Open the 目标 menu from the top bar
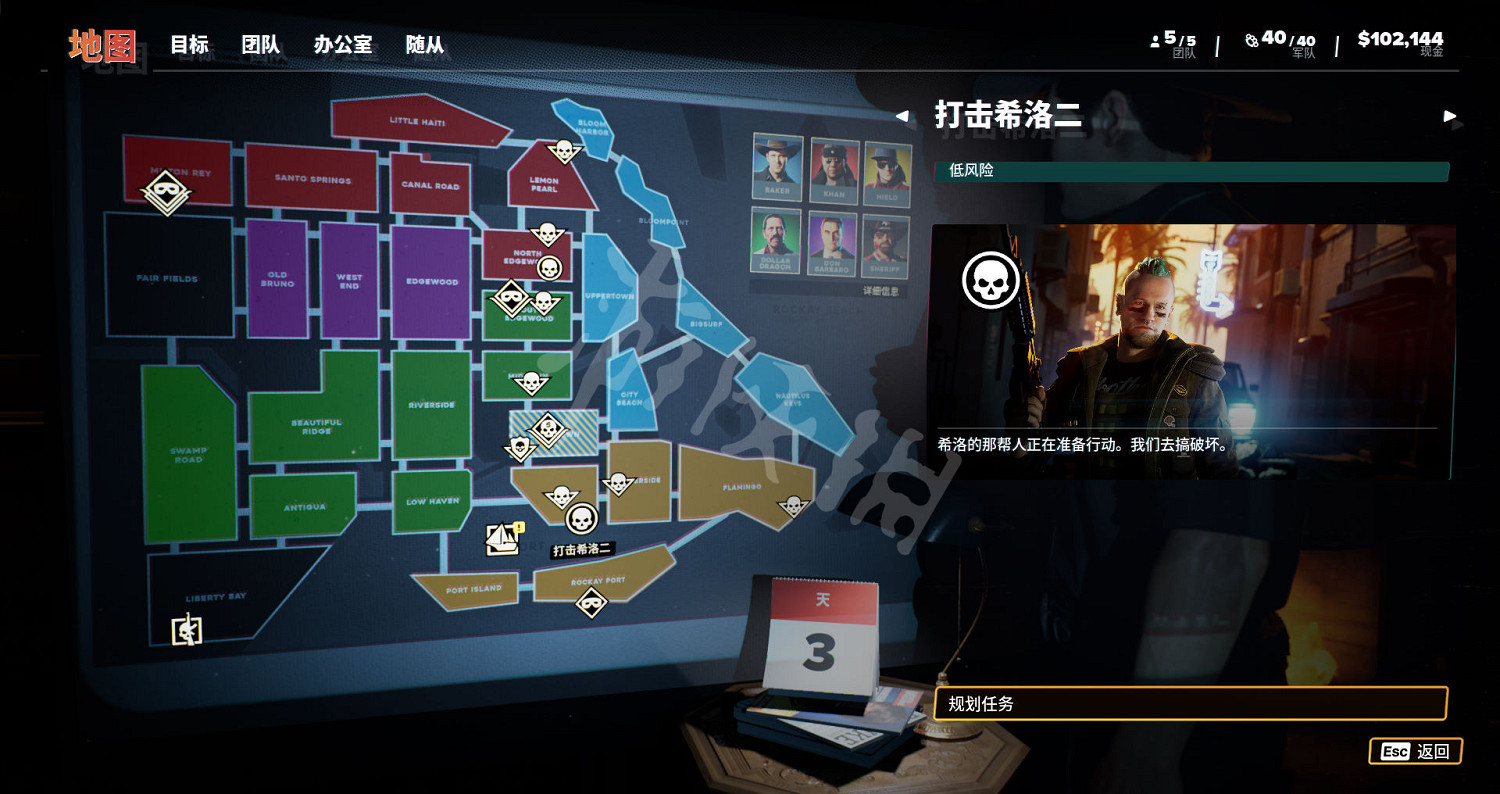The height and width of the screenshot is (794, 1500). (x=190, y=45)
